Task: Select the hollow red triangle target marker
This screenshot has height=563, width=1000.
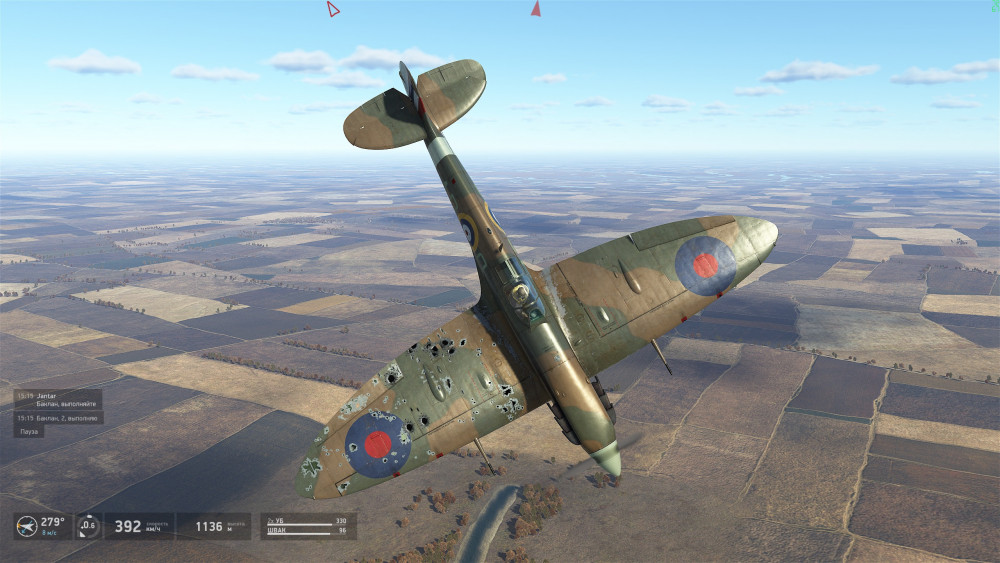Action: [x=333, y=9]
